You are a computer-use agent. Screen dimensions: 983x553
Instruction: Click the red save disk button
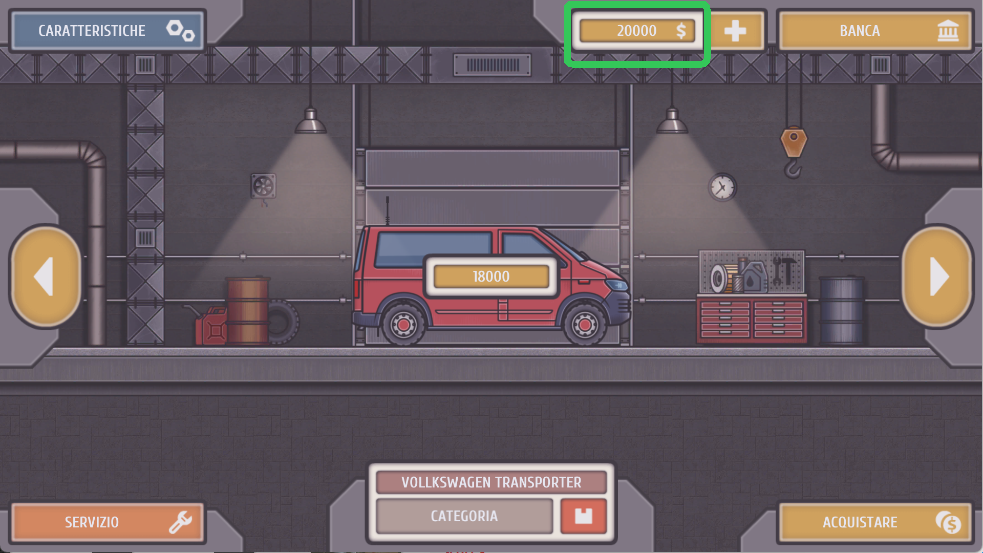(584, 517)
